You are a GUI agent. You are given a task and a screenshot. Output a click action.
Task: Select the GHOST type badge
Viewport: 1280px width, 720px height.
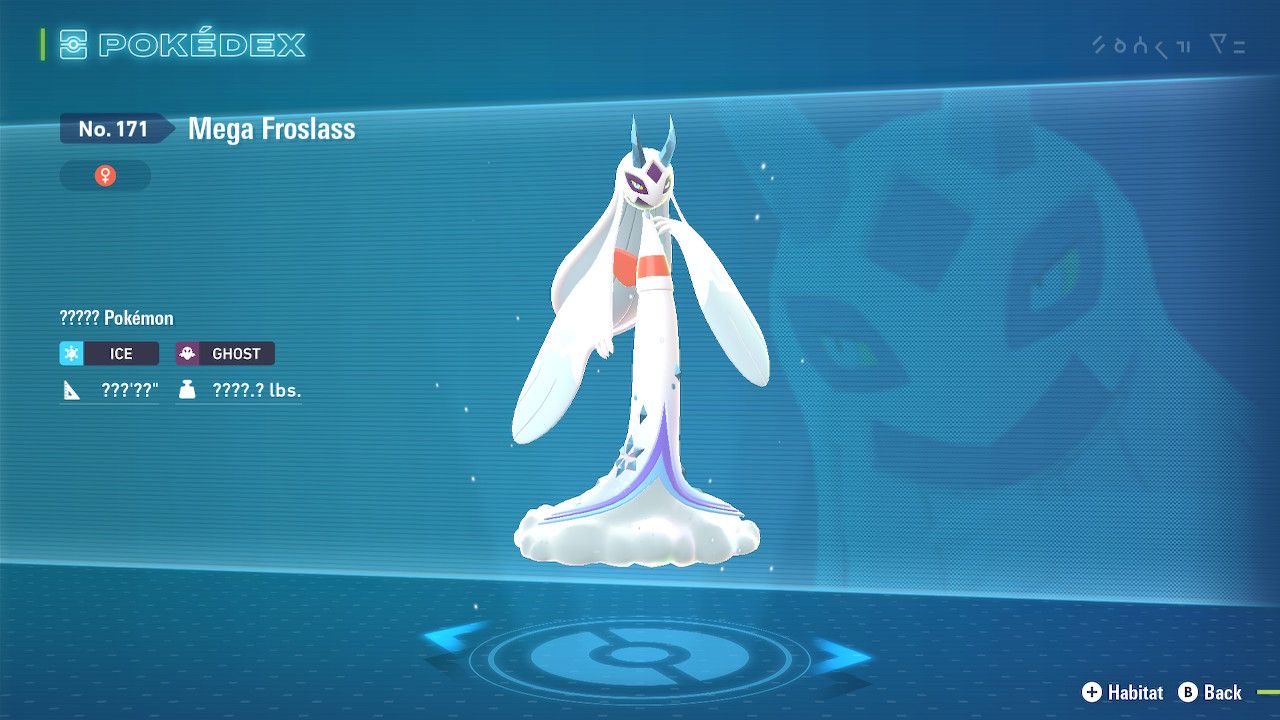[x=225, y=353]
